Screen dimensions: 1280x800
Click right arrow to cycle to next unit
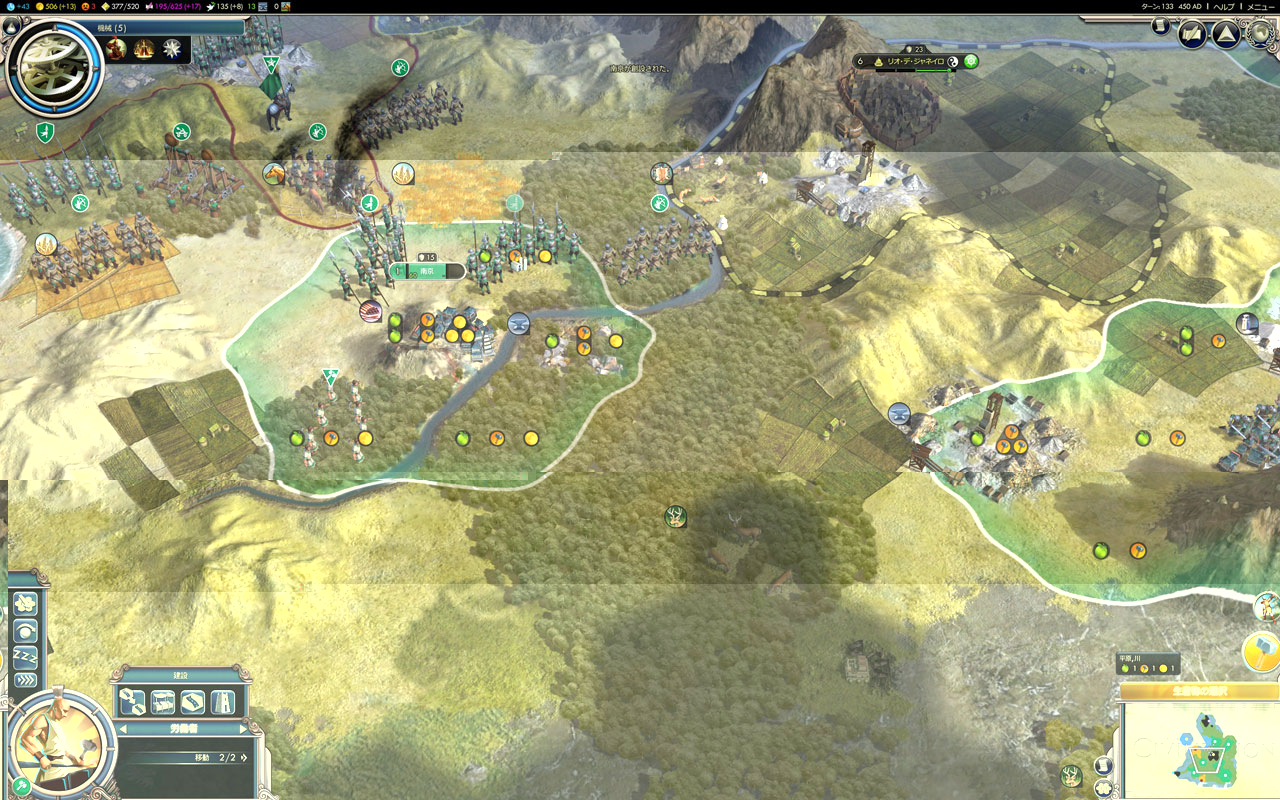coord(244,728)
